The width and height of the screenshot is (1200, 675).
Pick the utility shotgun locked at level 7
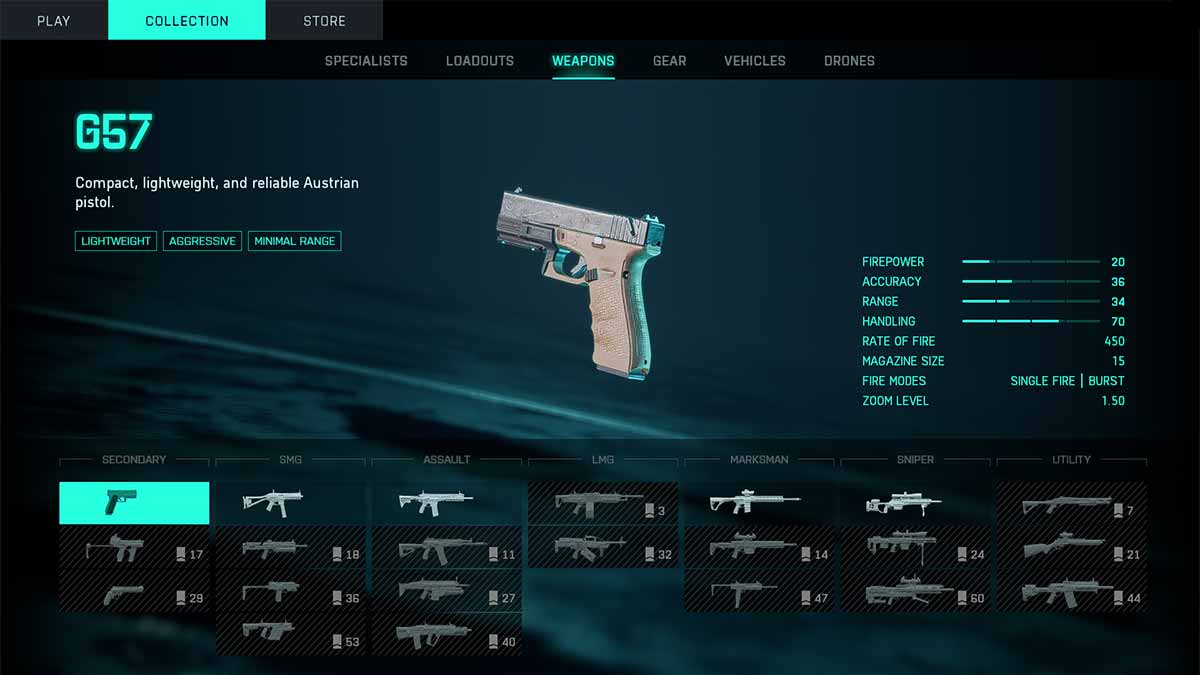pyautogui.click(x=1071, y=503)
